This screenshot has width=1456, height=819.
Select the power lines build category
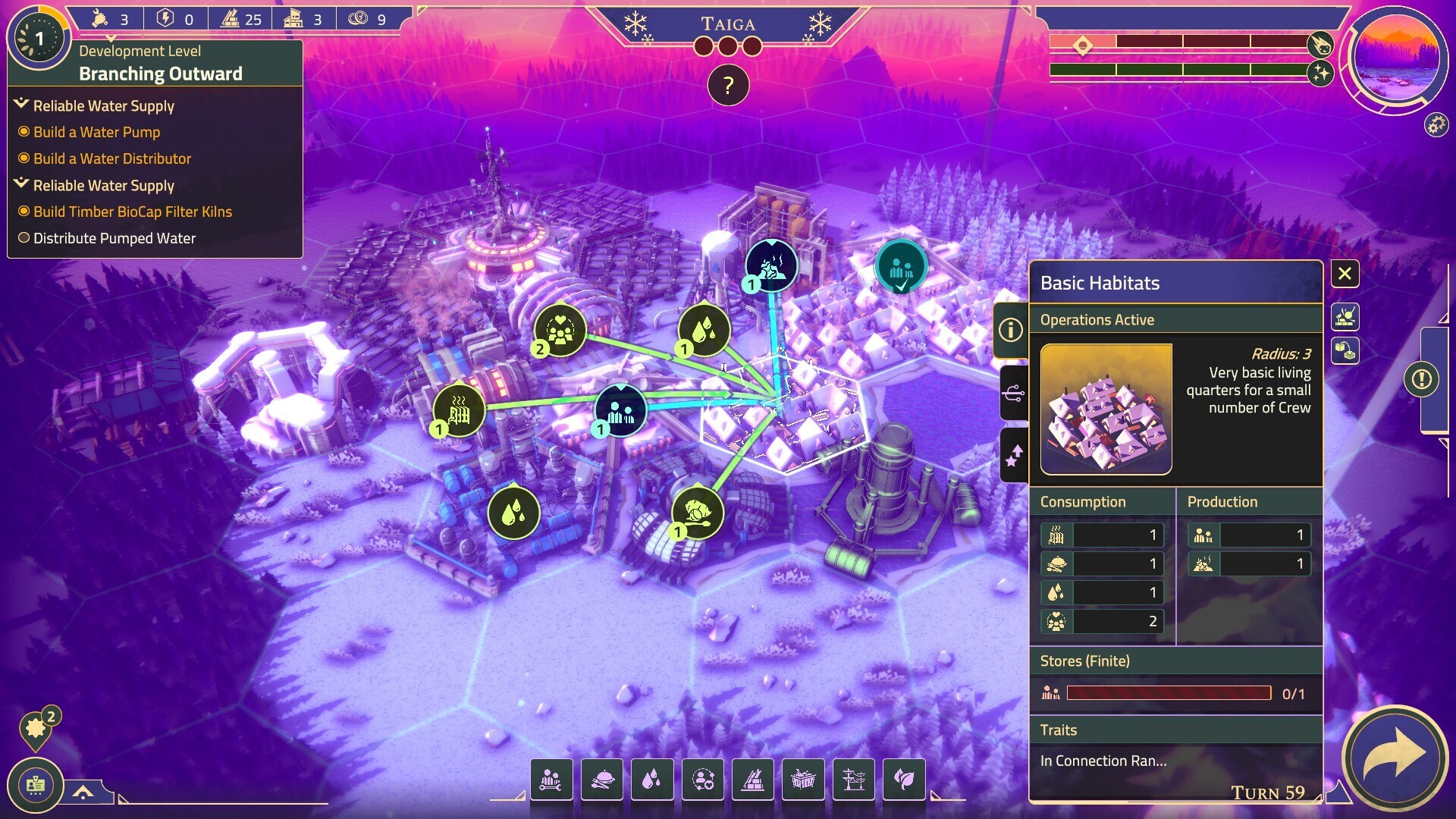coord(854,779)
